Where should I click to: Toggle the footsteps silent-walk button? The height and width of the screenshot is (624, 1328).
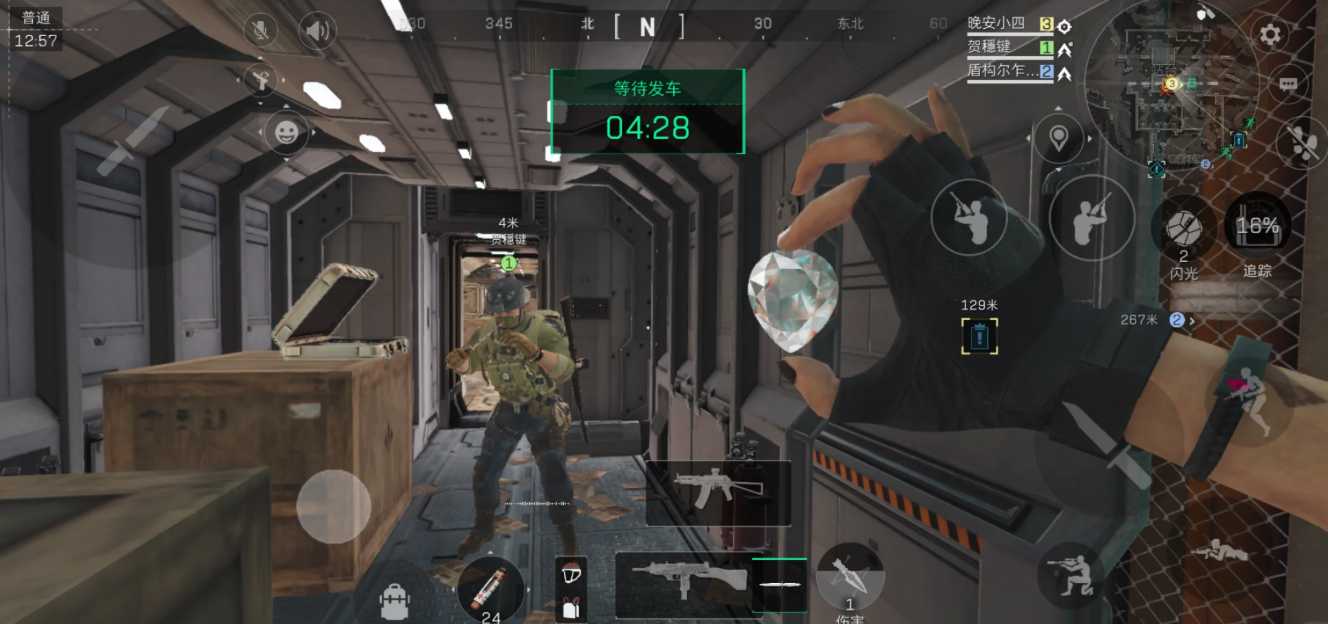(1302, 142)
